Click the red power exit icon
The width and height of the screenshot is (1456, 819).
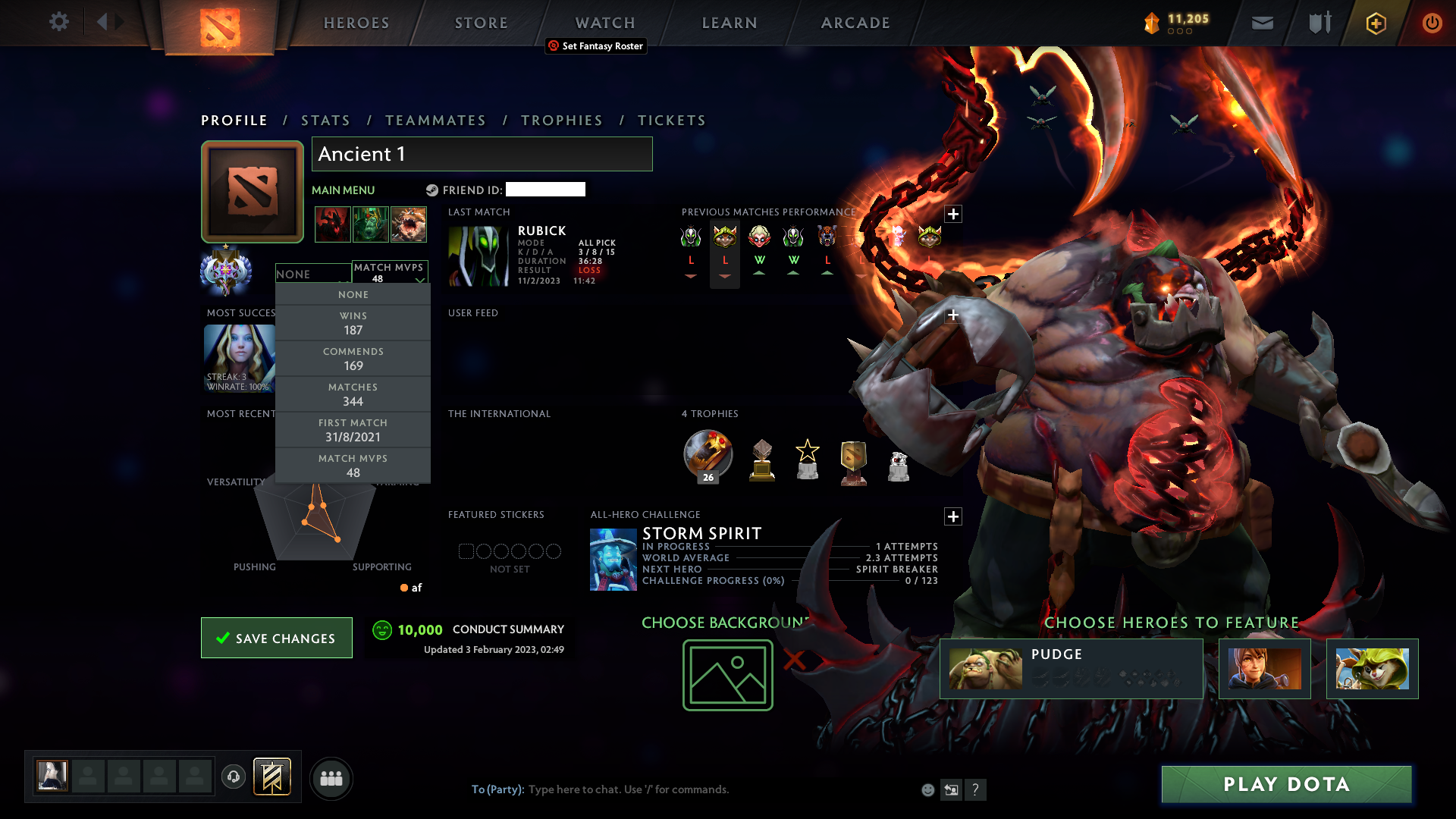coord(1432,23)
